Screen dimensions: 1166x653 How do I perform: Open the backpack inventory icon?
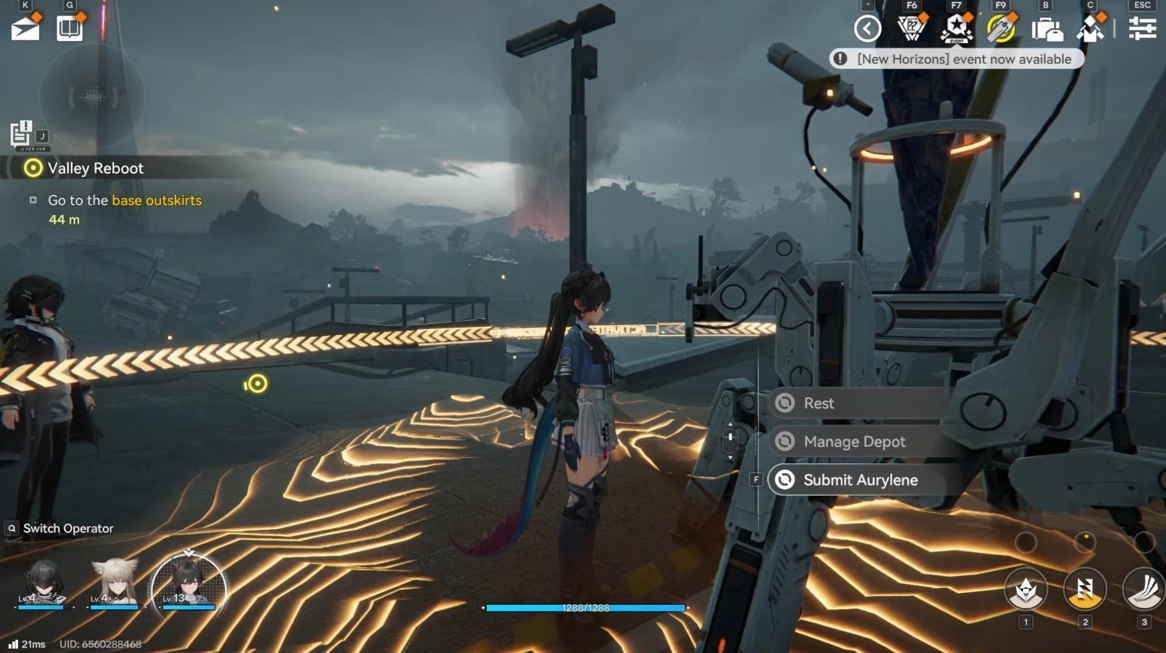coord(1046,29)
